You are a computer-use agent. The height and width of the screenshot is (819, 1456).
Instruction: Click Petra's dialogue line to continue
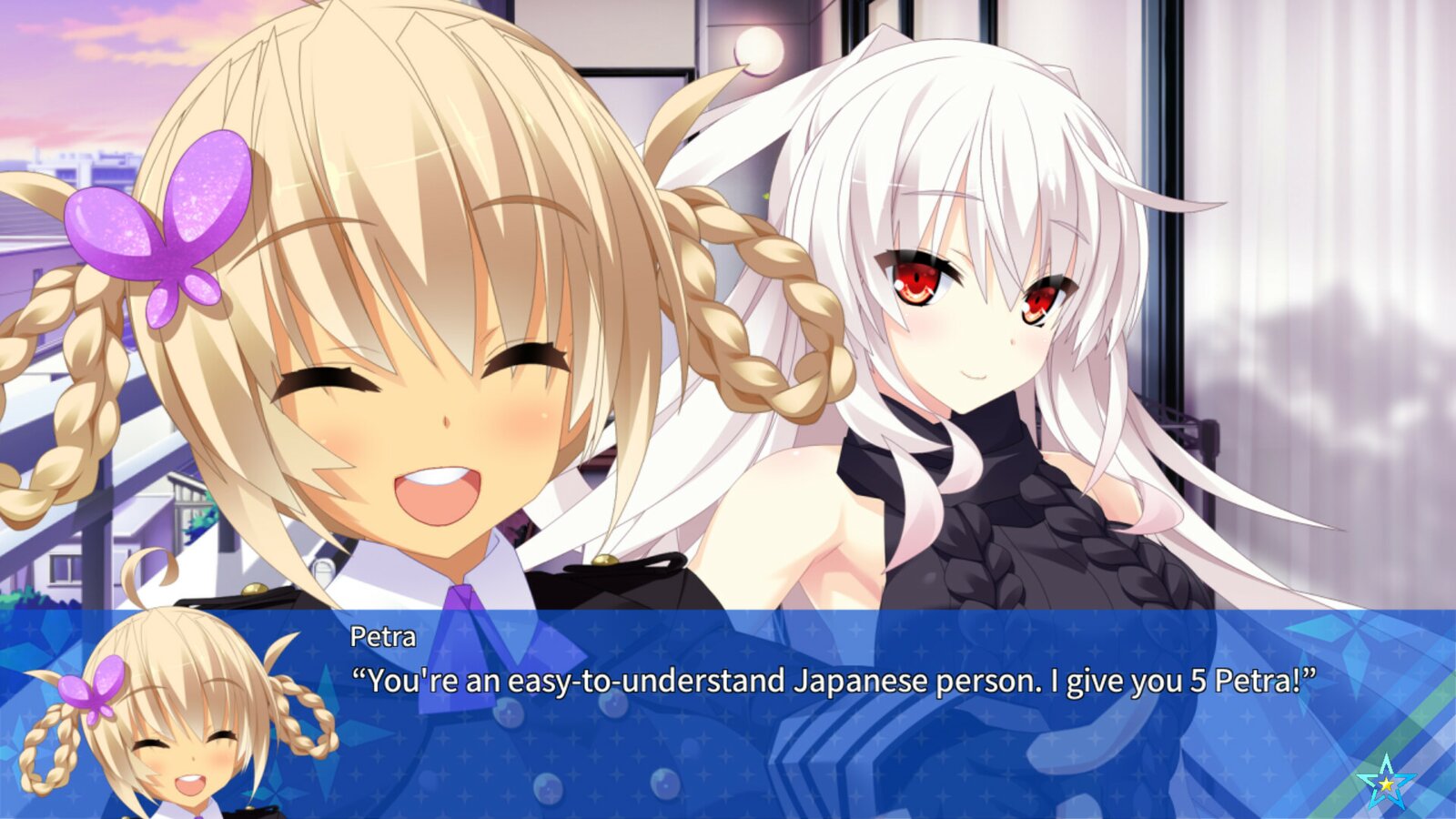coord(834,681)
